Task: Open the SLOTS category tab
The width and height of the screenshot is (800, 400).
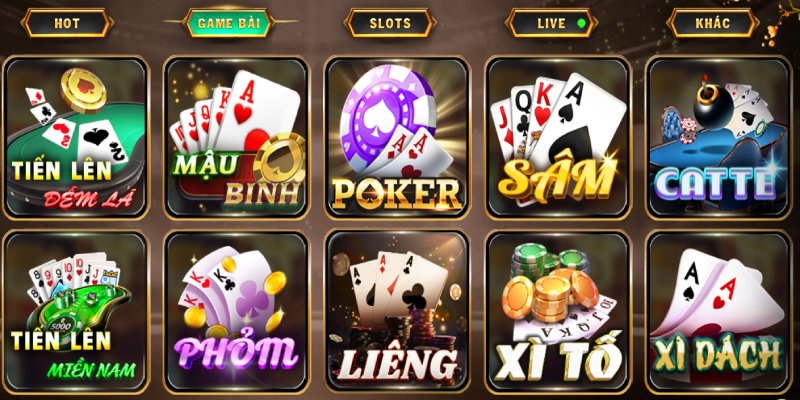Action: (x=389, y=23)
